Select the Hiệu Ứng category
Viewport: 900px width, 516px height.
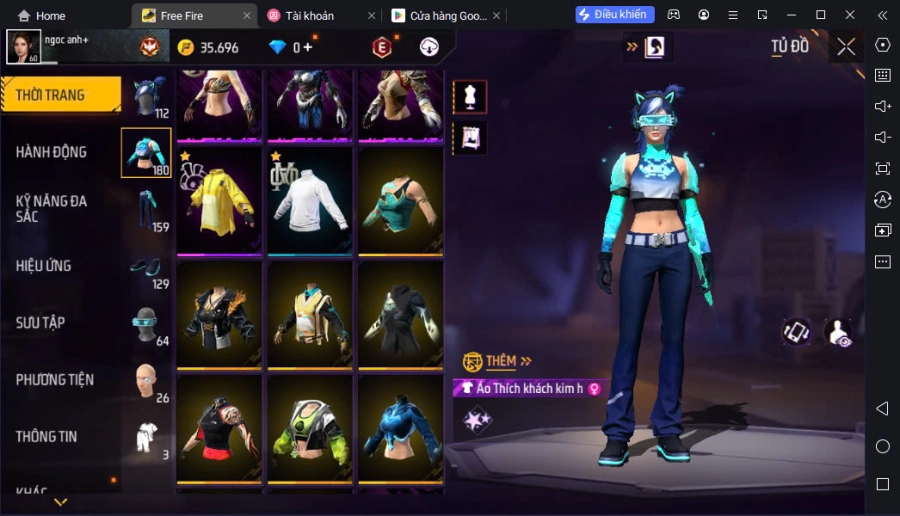[44, 266]
